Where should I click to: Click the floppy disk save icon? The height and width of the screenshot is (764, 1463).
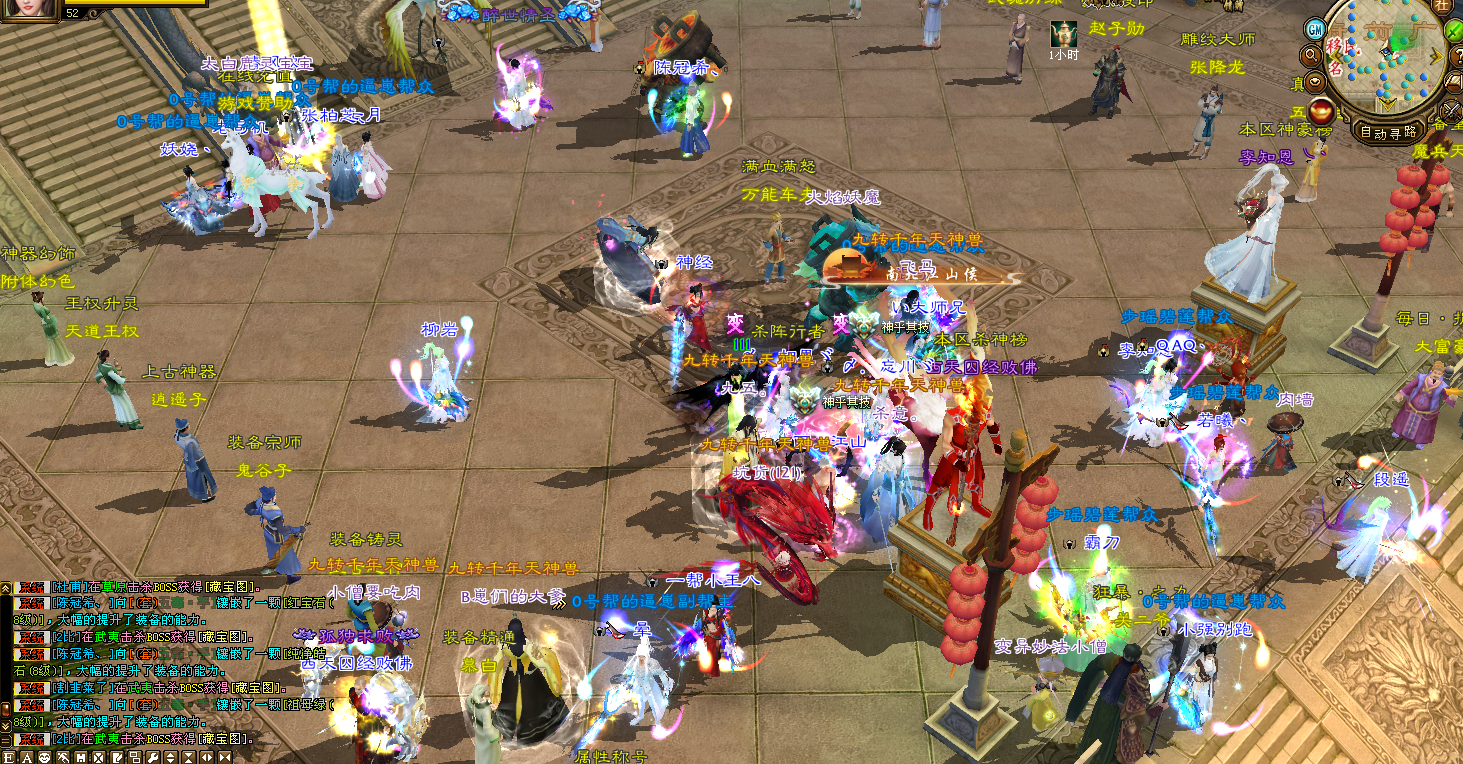[81, 758]
